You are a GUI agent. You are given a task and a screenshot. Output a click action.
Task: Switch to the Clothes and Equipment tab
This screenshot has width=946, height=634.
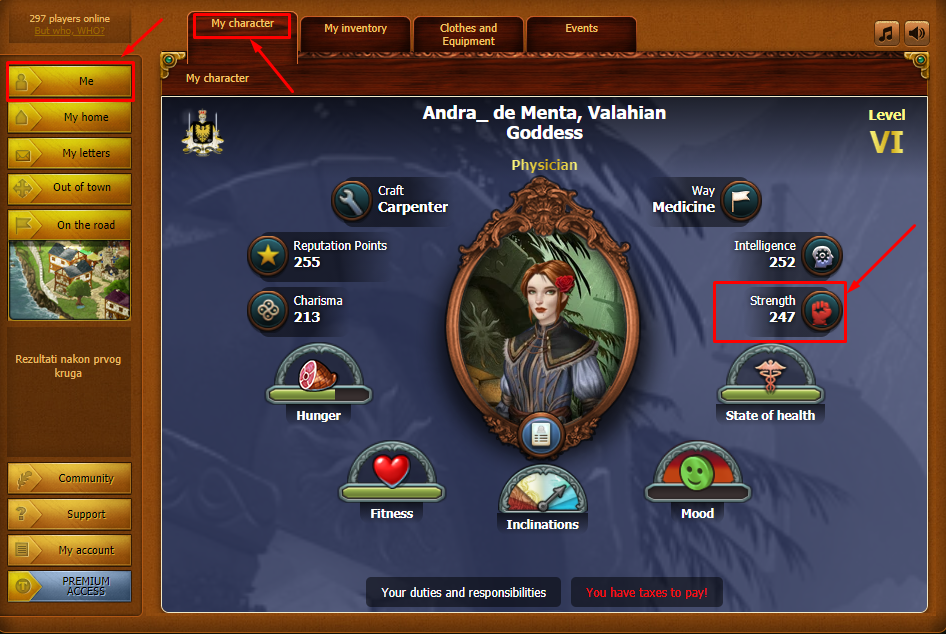coord(468,35)
